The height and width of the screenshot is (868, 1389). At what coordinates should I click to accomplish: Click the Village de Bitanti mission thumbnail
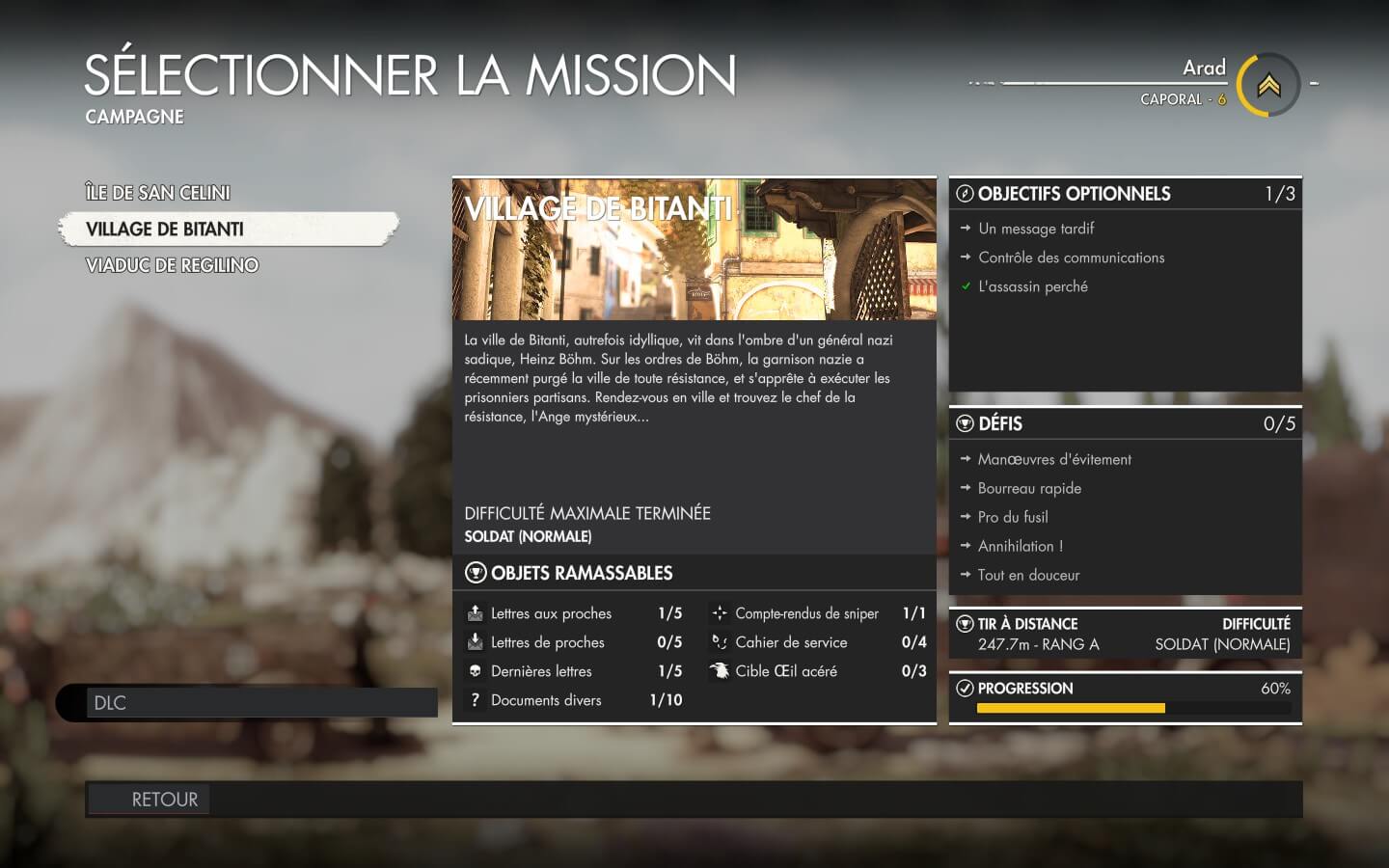(x=694, y=249)
